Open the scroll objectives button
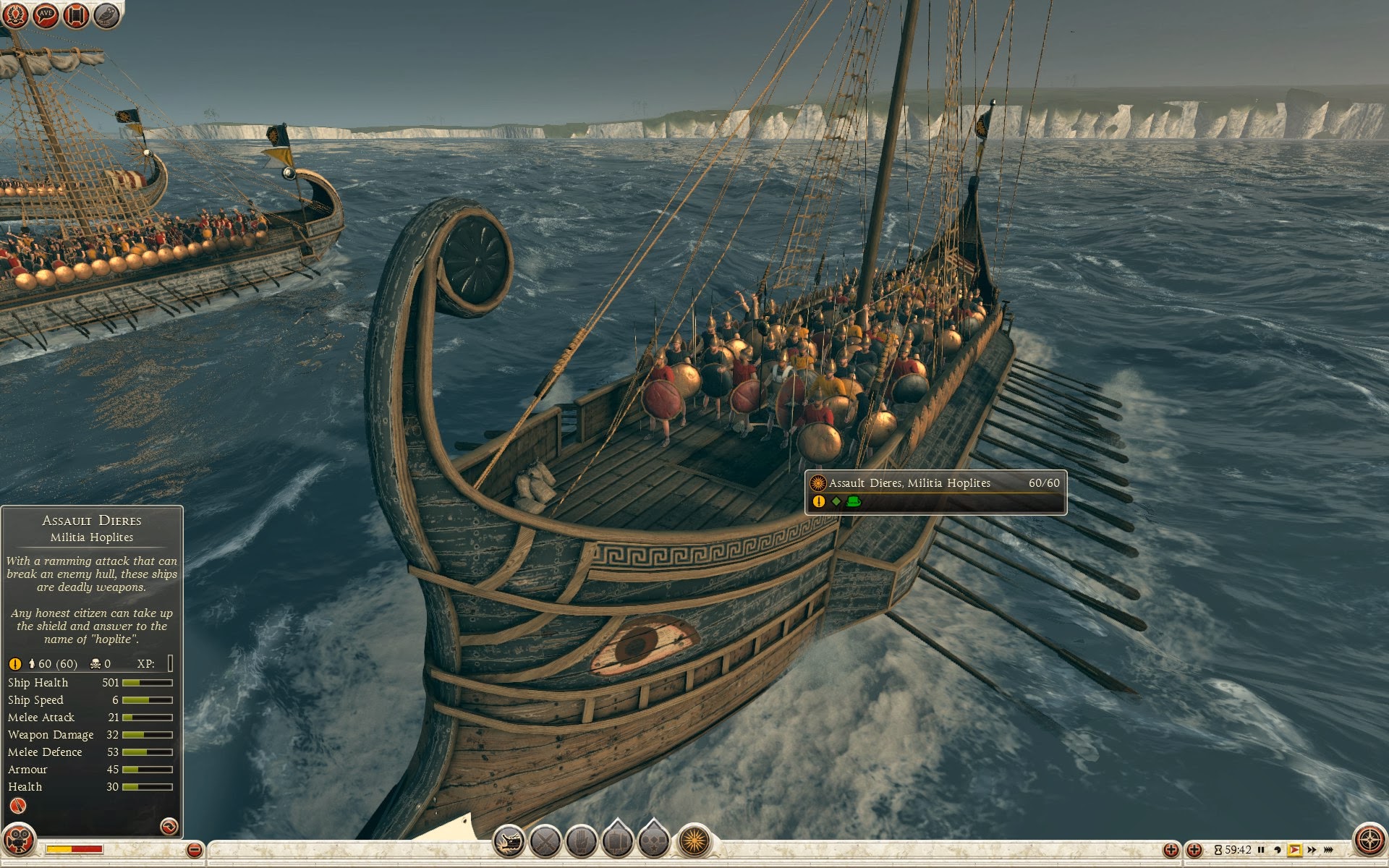 [76, 15]
